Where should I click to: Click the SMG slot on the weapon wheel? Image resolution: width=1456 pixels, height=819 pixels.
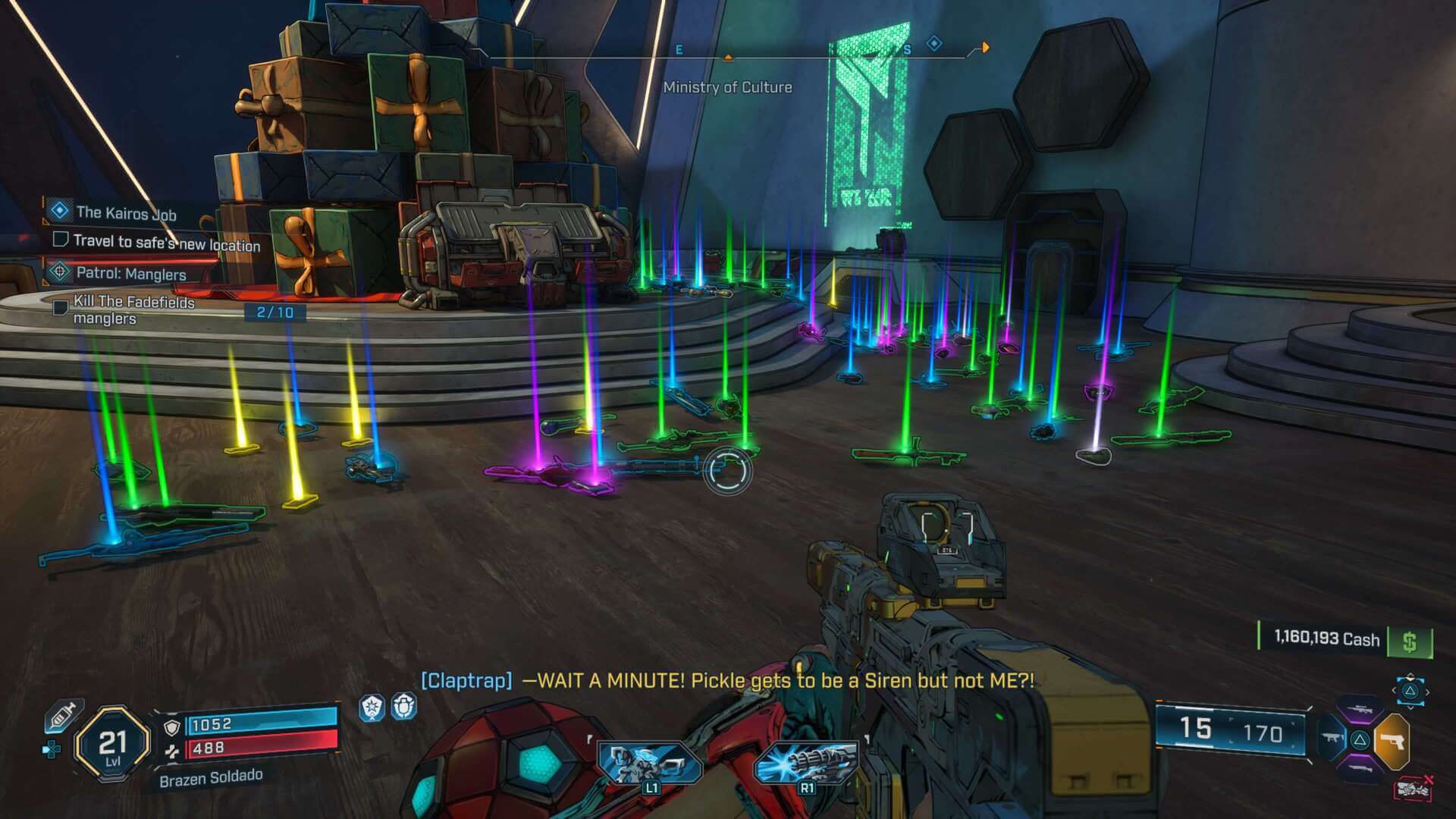click(1332, 738)
